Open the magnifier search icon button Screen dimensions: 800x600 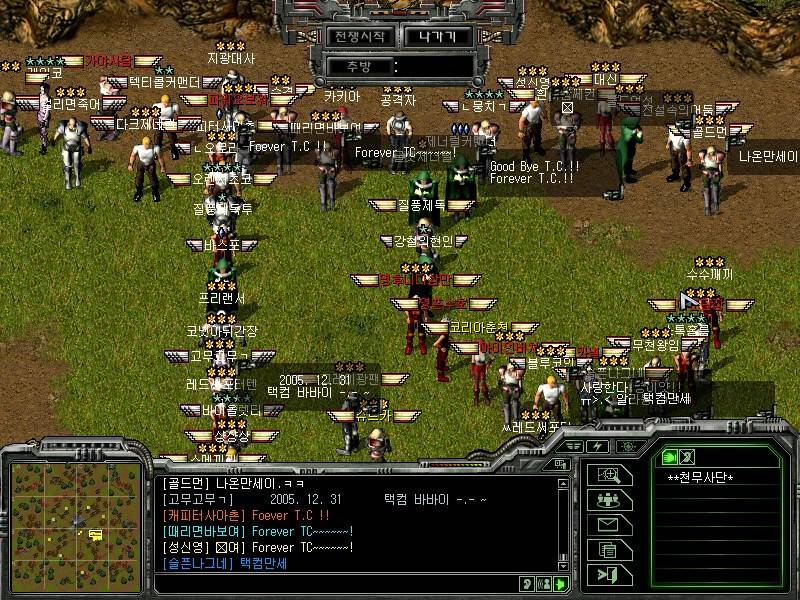coord(608,476)
